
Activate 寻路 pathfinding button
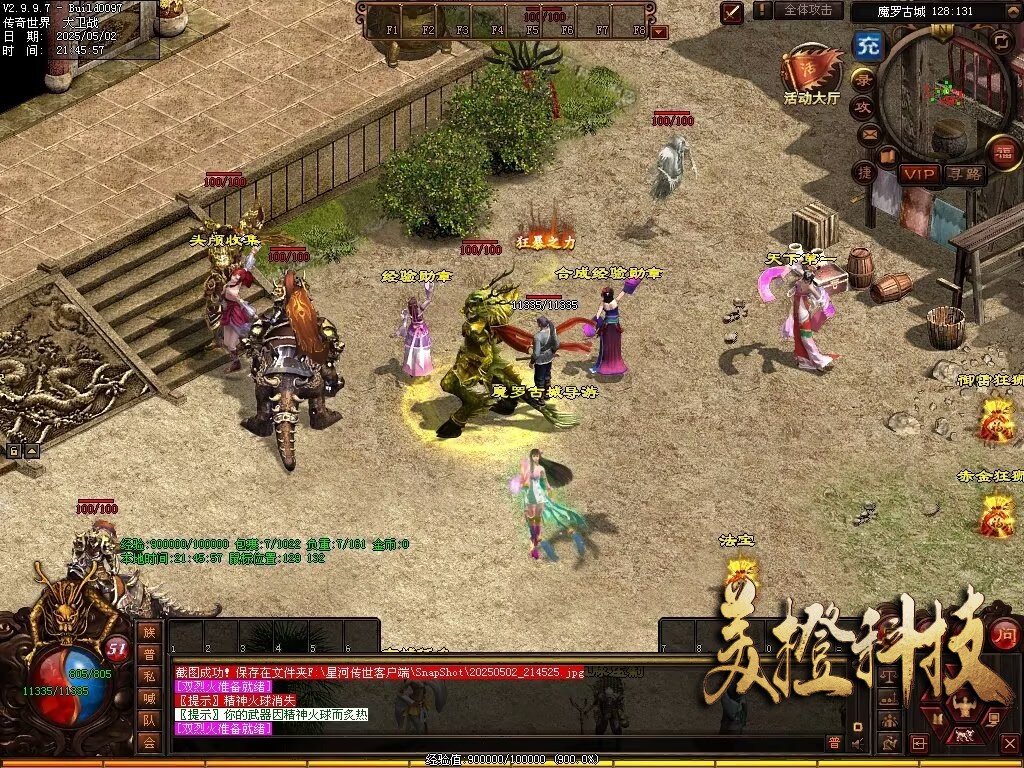965,174
